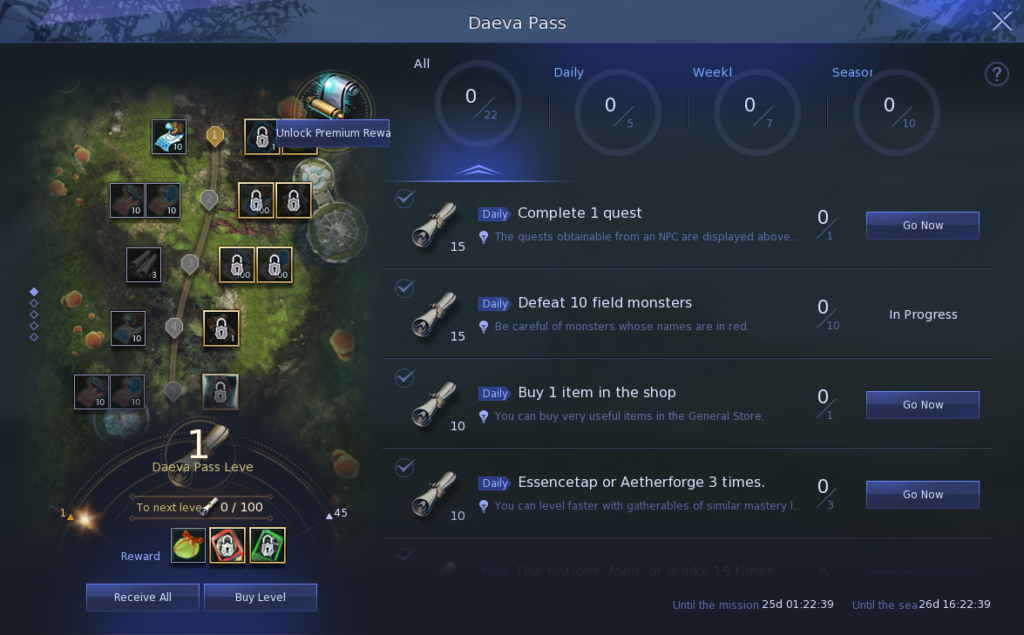Toggle checkmark on Buy 1 item mission
1024x635 pixels.
click(404, 378)
